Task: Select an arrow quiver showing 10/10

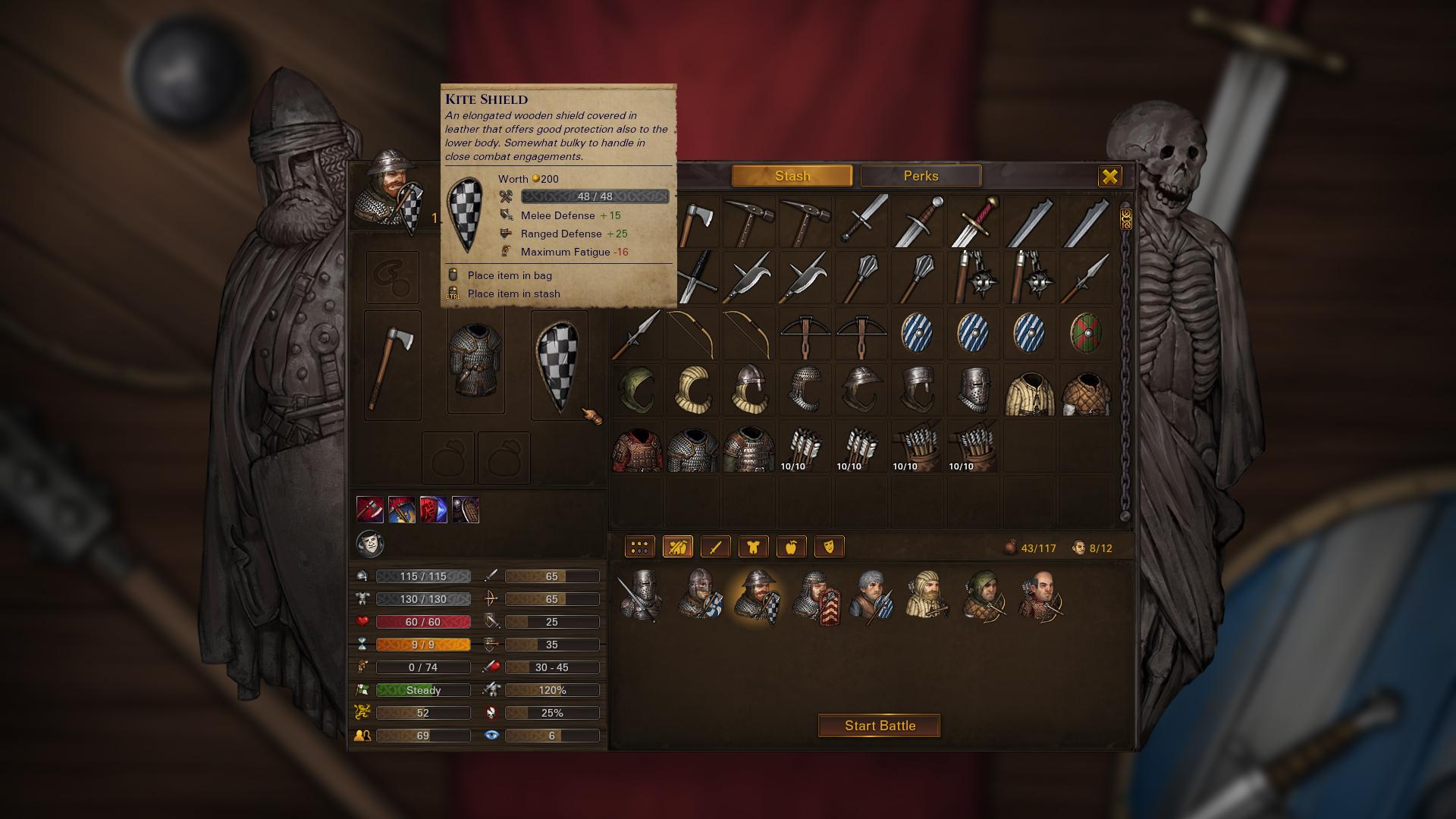Action: coord(805,447)
